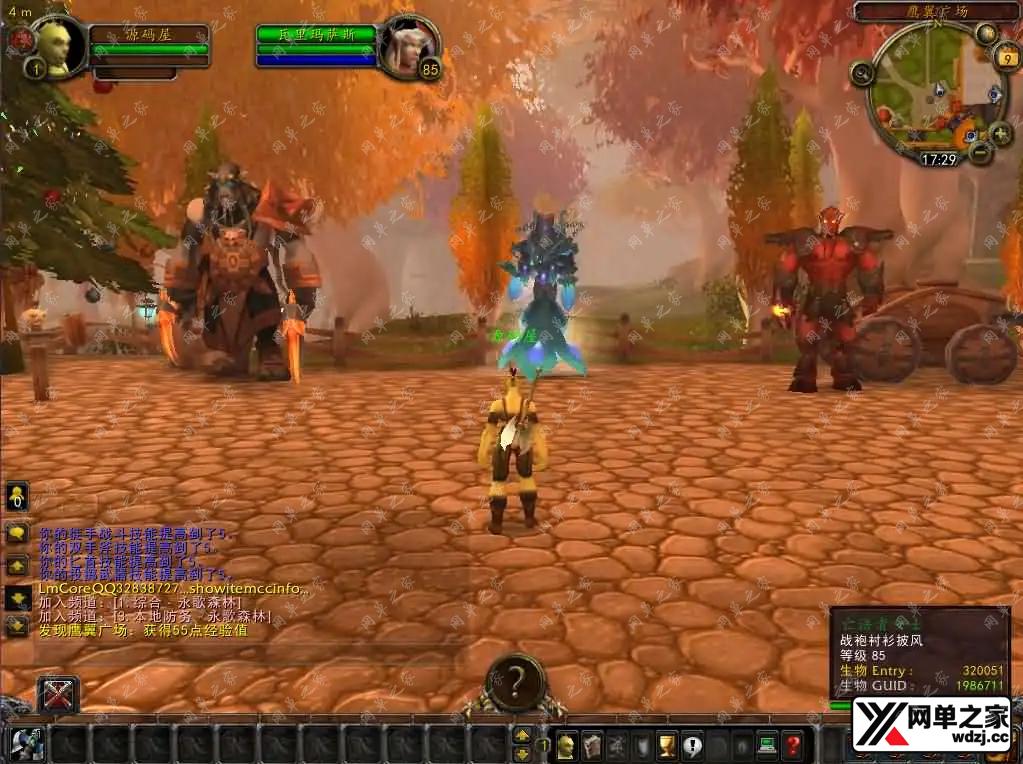Open the achievements trophy button
Viewport: 1023px width, 764px height.
pos(666,745)
